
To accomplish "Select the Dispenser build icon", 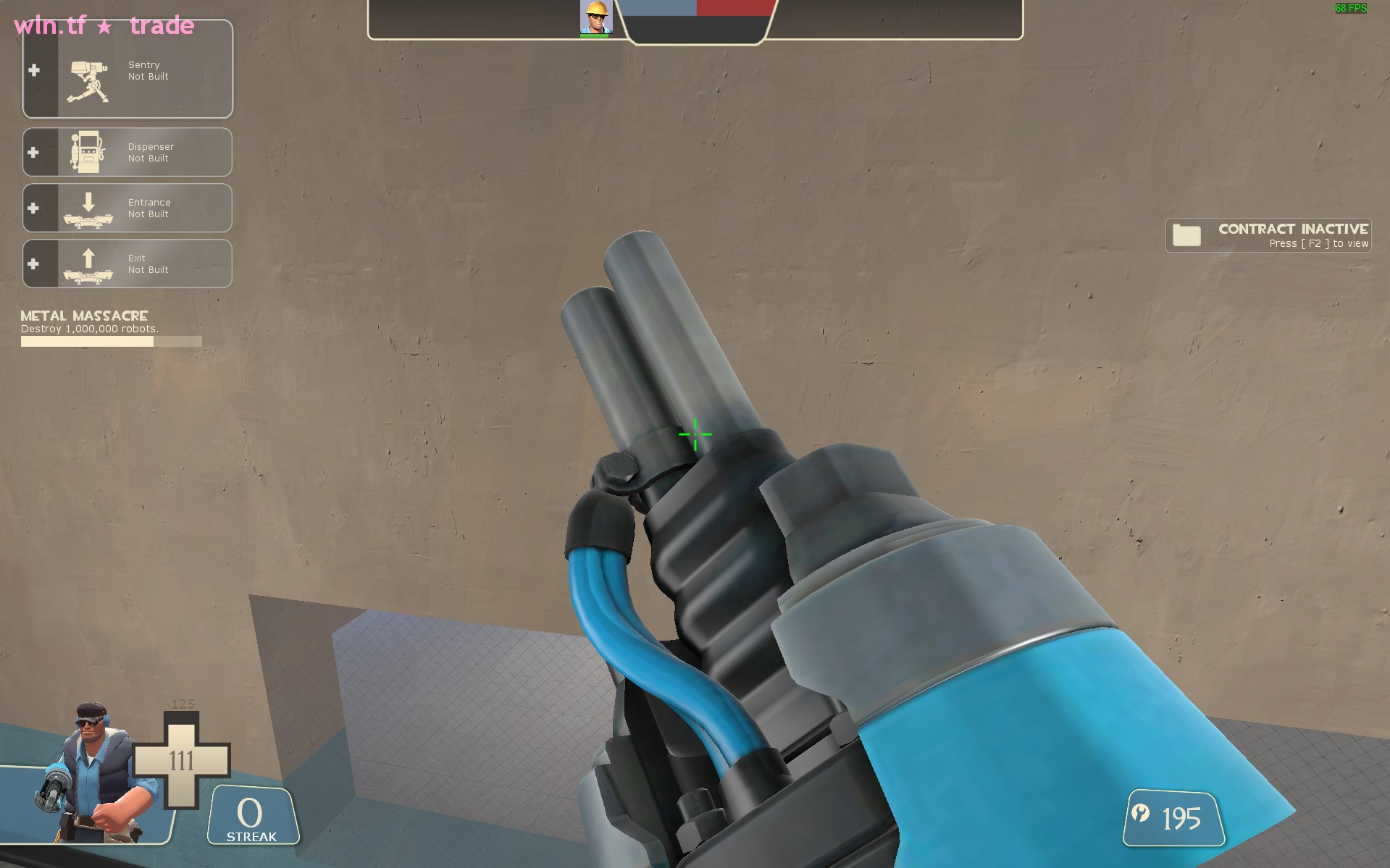I will point(88,152).
